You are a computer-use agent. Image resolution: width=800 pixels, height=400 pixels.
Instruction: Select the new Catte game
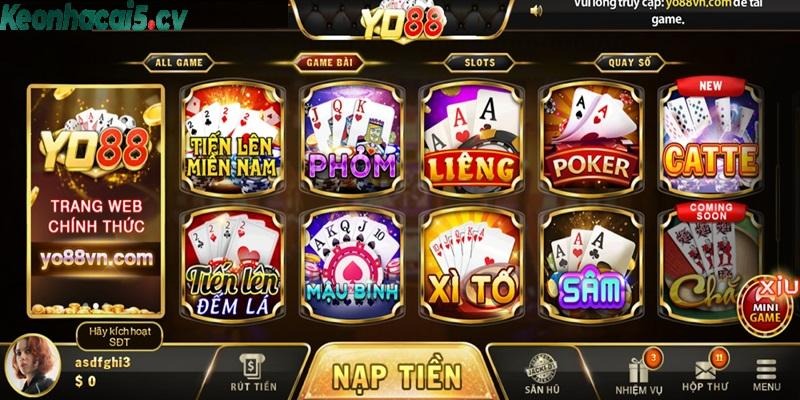(710, 138)
